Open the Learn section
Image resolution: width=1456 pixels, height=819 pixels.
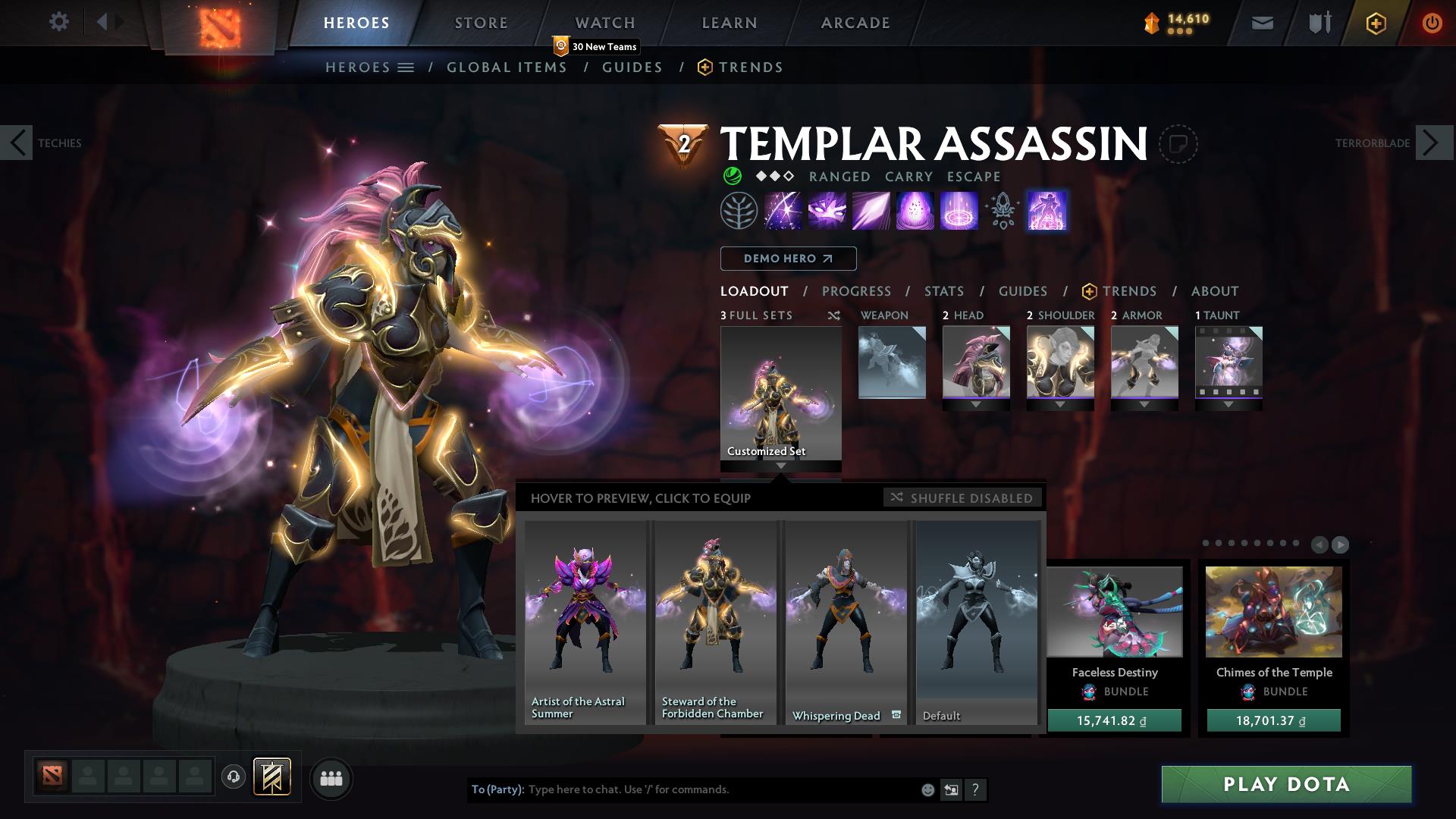[x=729, y=23]
